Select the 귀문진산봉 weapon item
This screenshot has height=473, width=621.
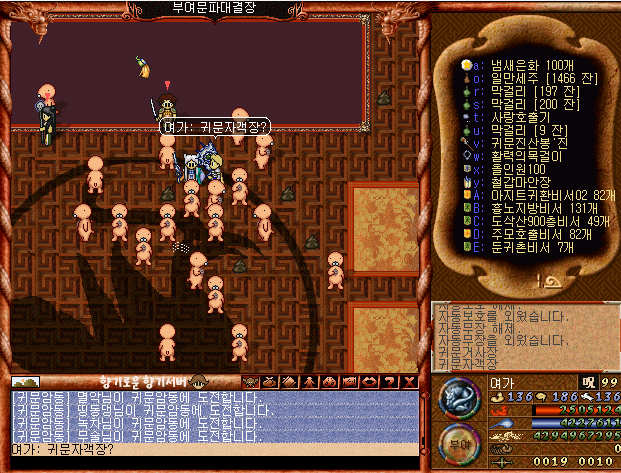[529, 142]
